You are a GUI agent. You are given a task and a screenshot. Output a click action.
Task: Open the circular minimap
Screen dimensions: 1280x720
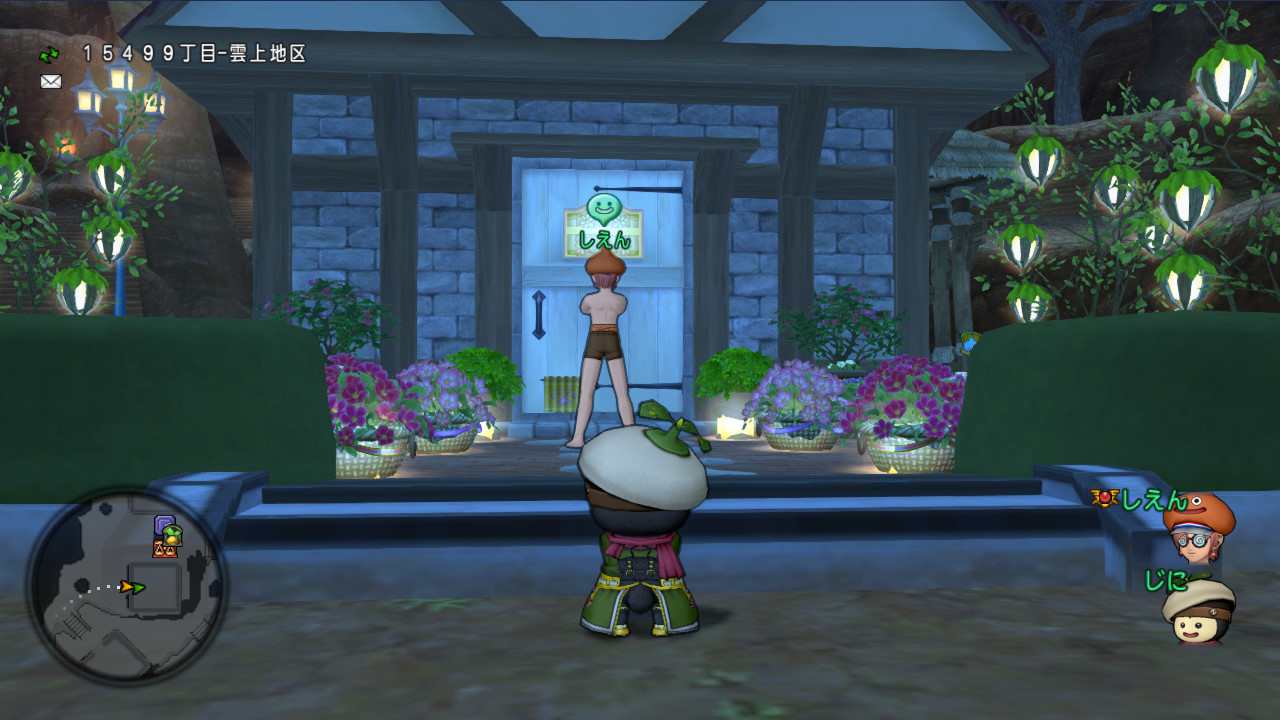click(x=127, y=586)
